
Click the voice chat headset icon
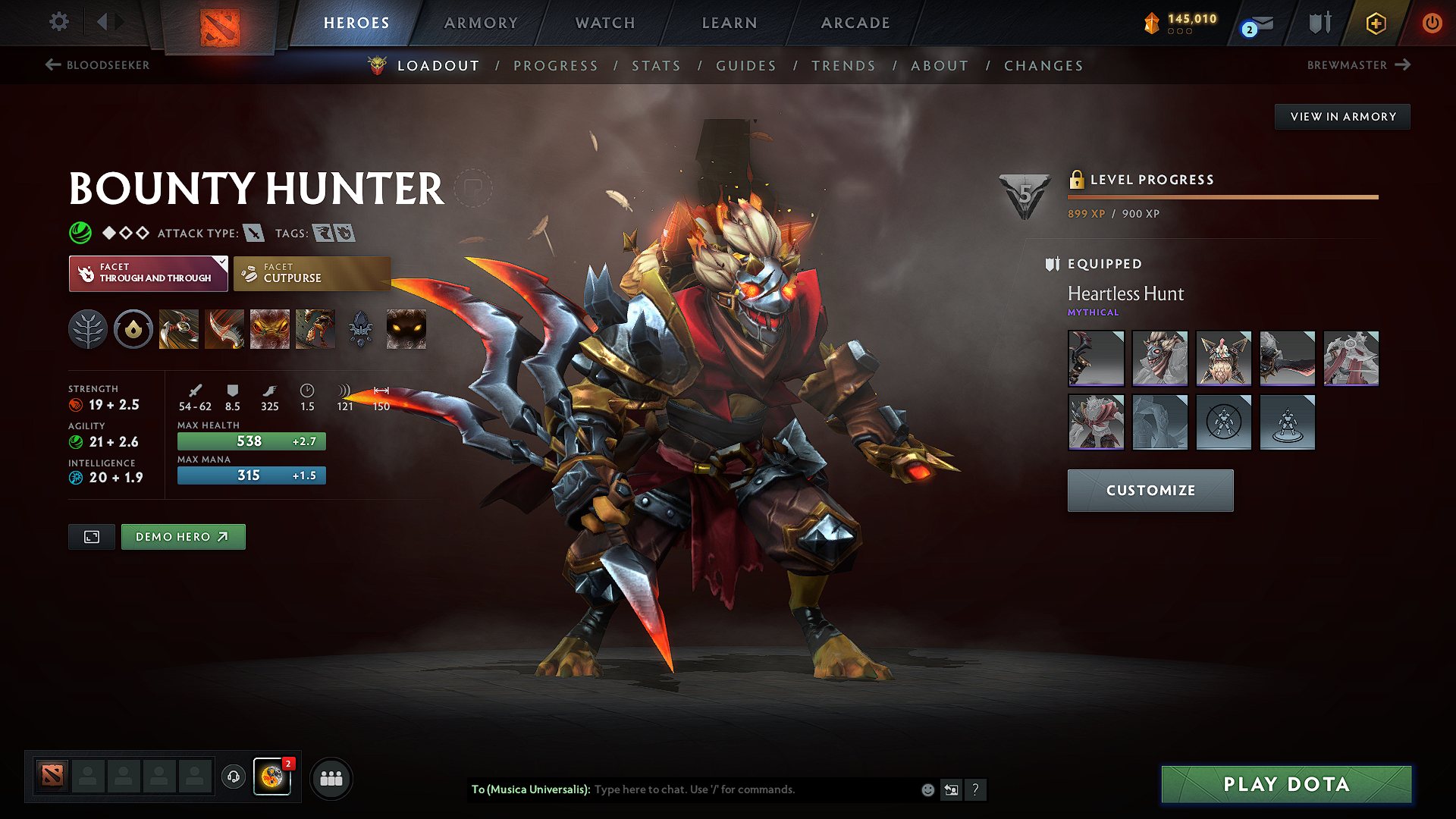[233, 778]
